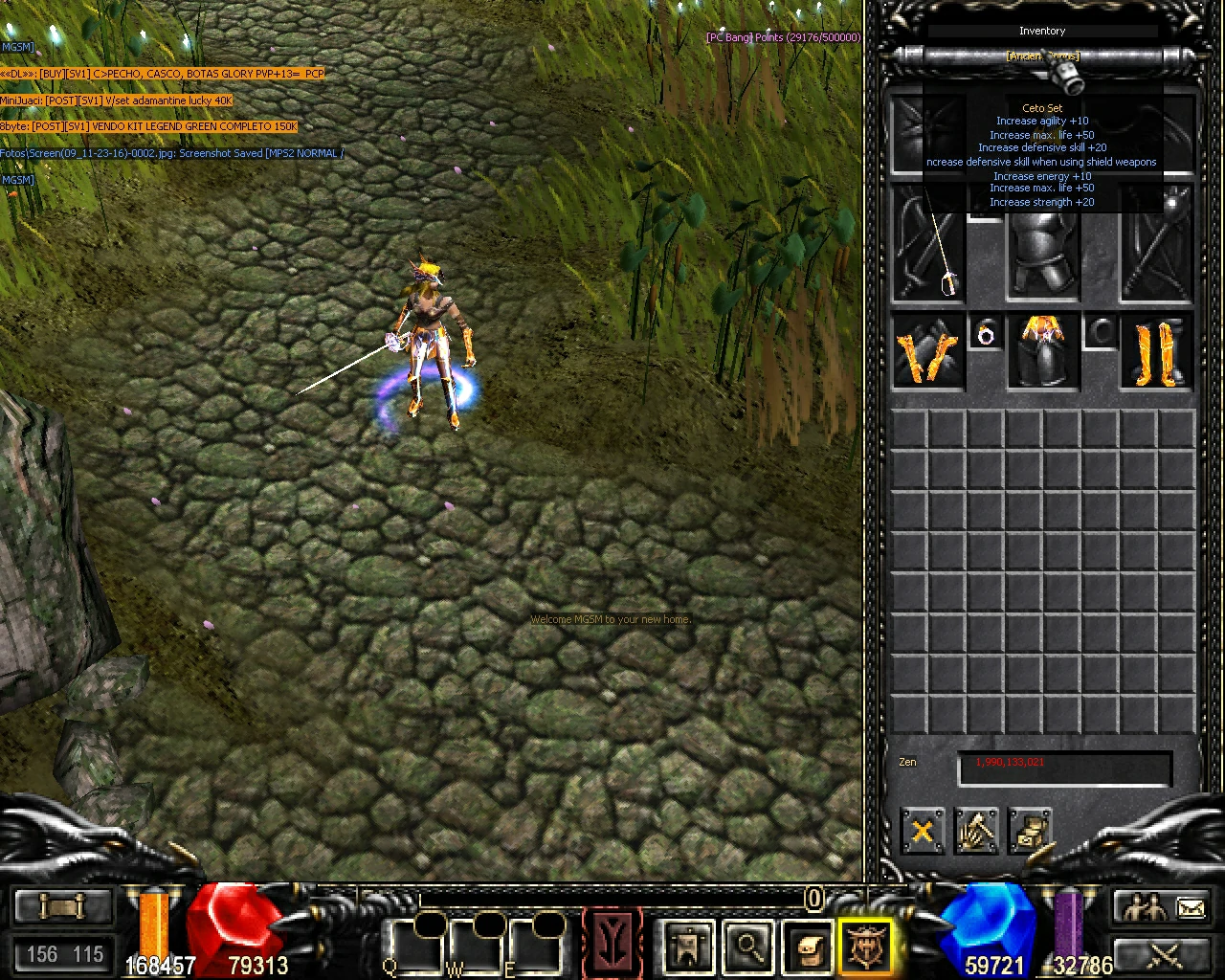Open the party icon bottom right
The width and height of the screenshot is (1225, 980).
pyautogui.click(x=1144, y=904)
